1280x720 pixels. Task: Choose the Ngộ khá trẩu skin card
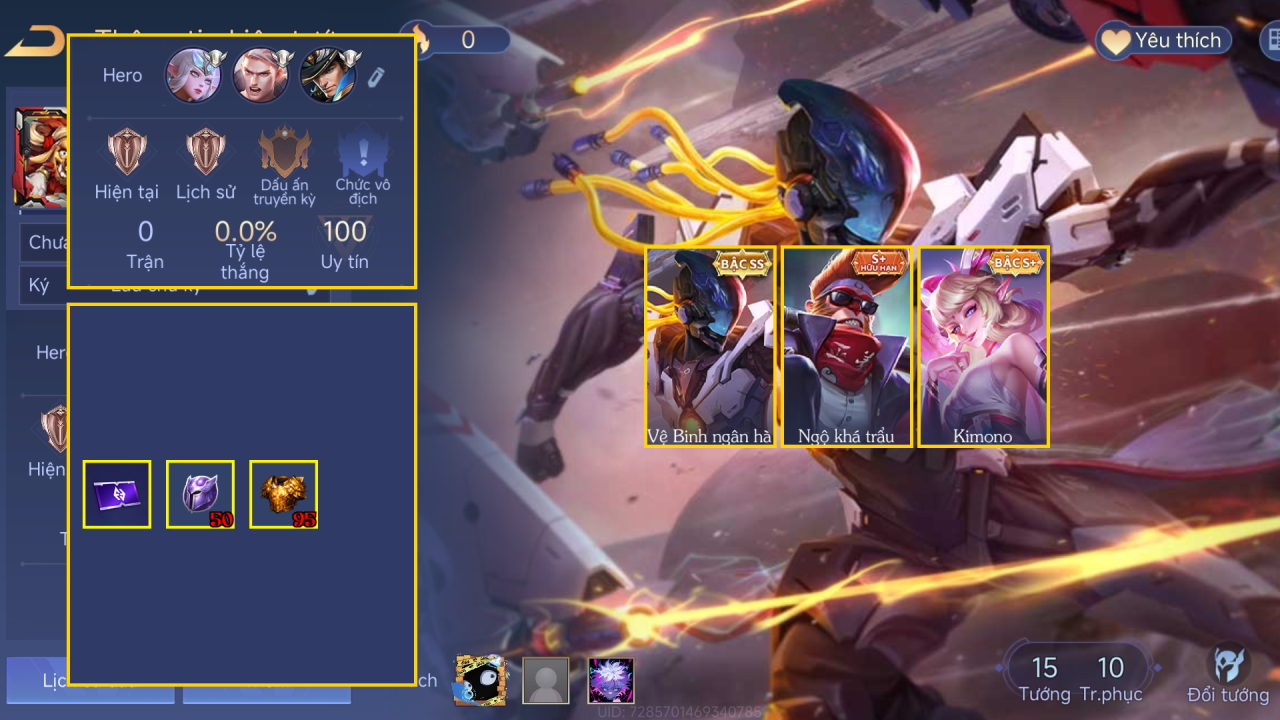click(x=847, y=346)
